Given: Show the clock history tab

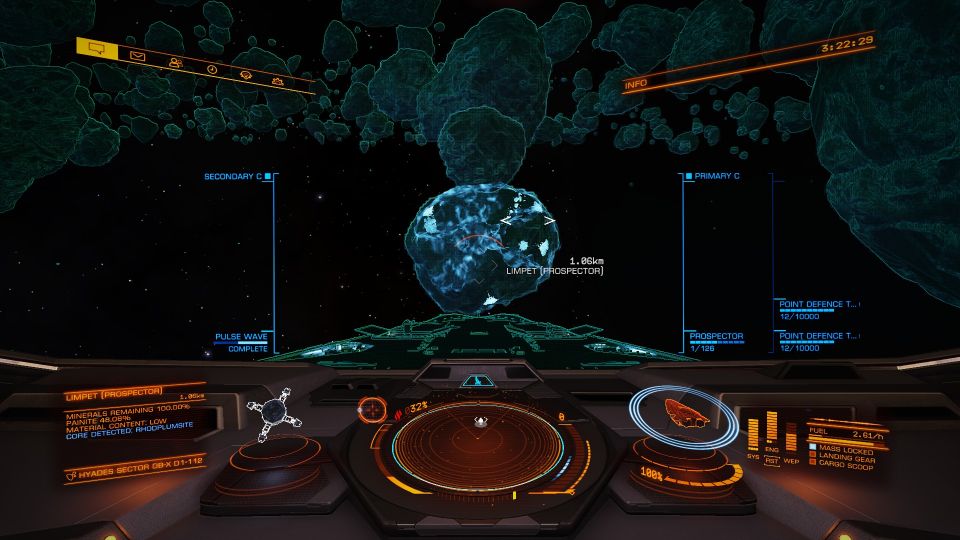Looking at the screenshot, I should point(212,69).
